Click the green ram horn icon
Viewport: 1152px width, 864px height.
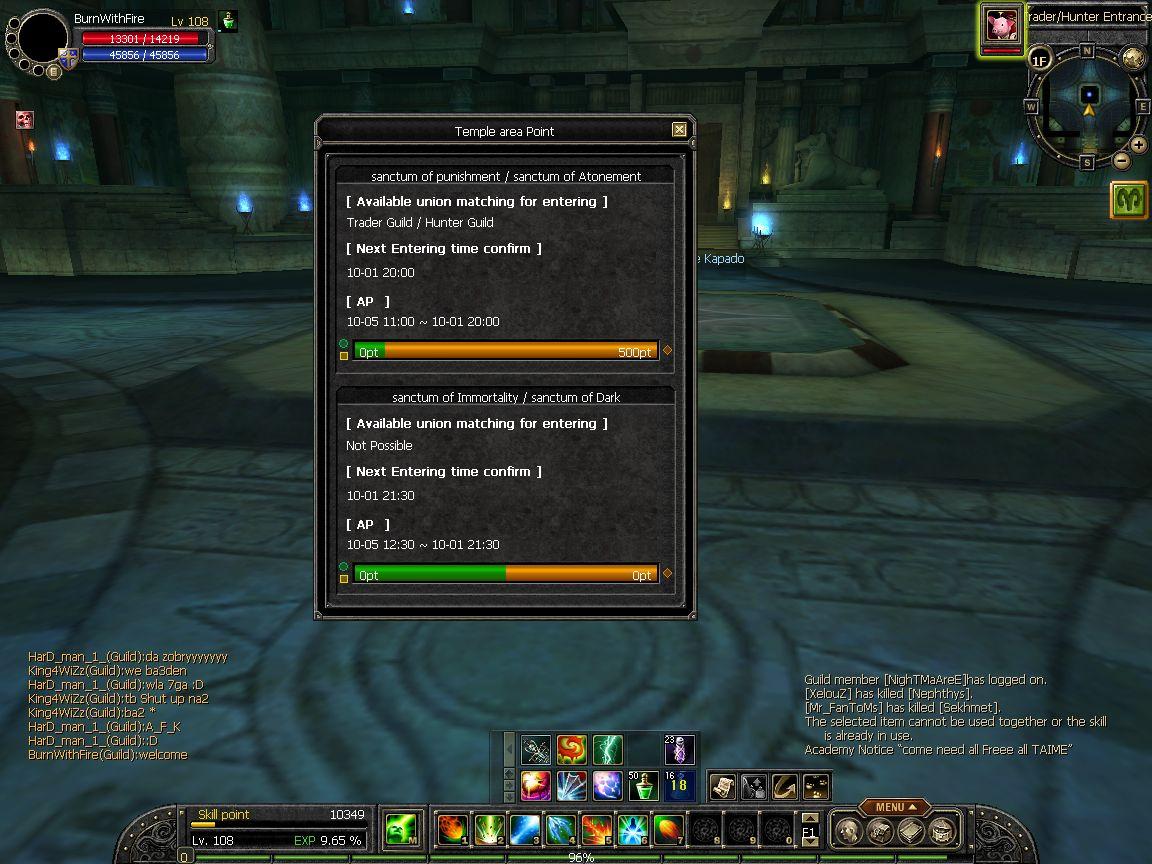tap(1129, 200)
